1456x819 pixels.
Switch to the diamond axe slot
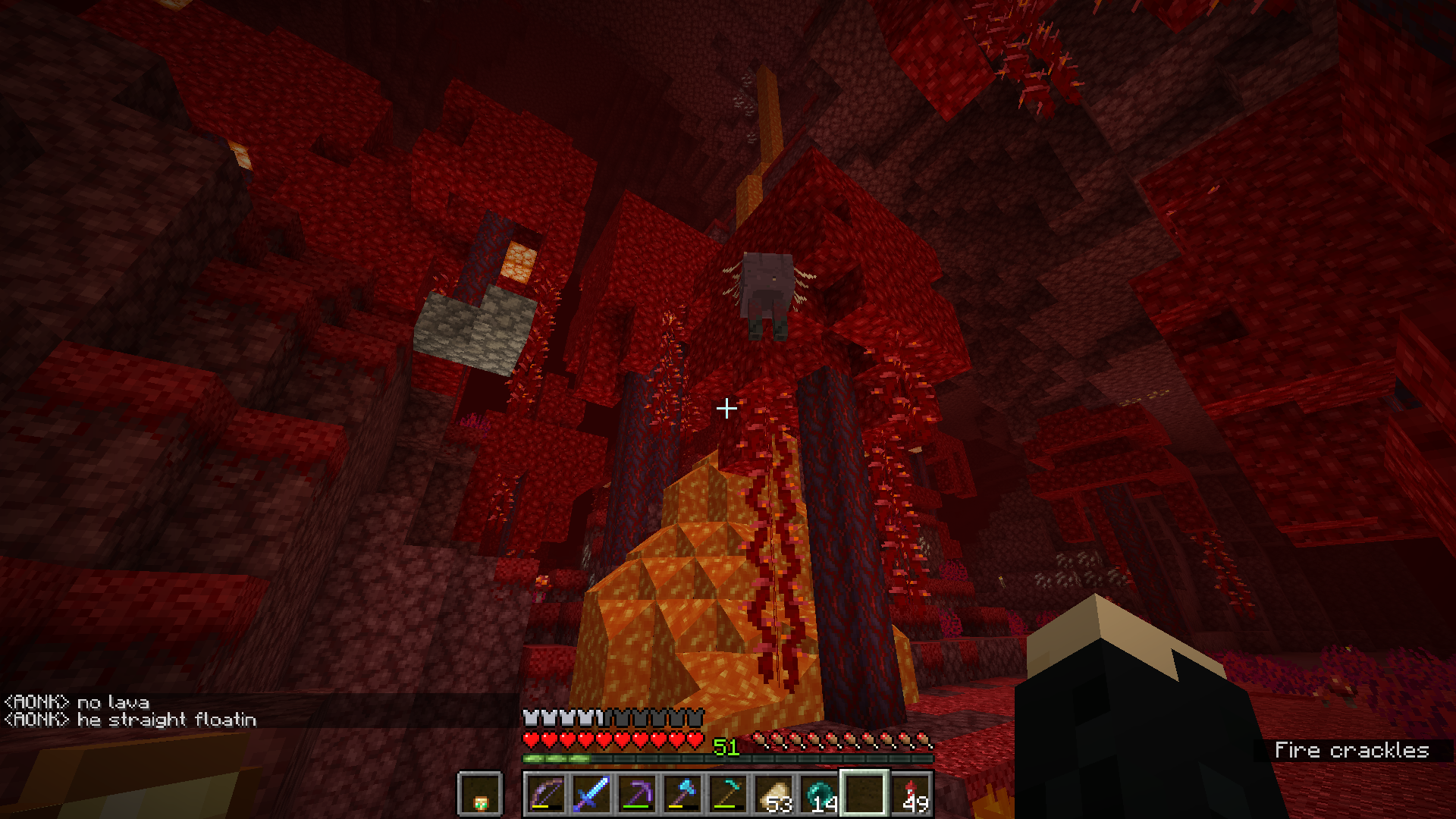682,794
